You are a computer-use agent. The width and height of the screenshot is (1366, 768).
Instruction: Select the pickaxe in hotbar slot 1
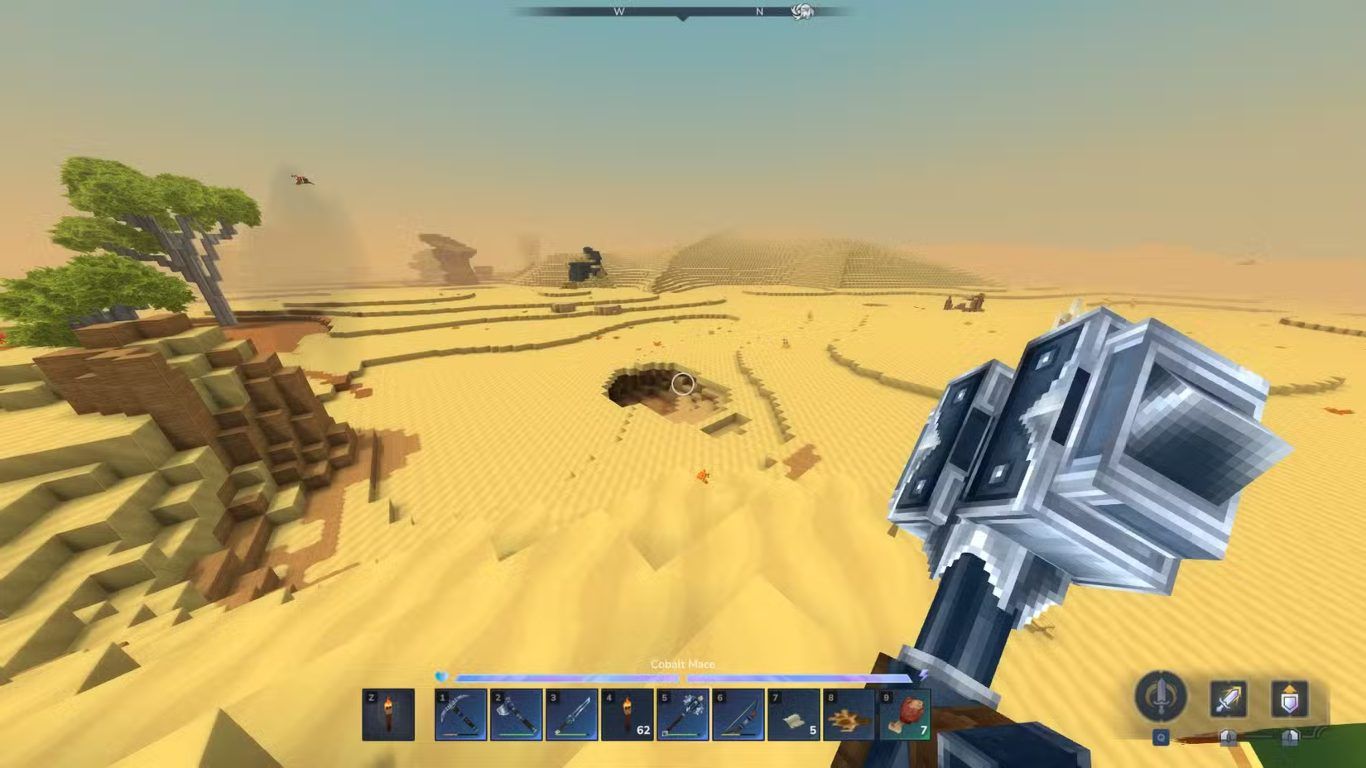click(x=461, y=714)
